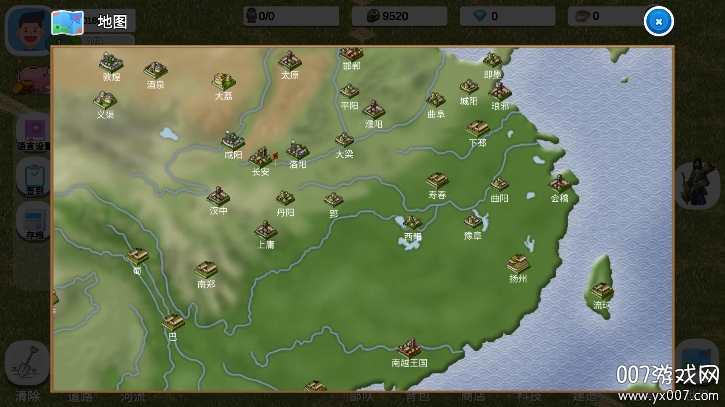Click the 大荔 city marker
Image resolution: width=725 pixels, height=407 pixels.
pyautogui.click(x=223, y=82)
